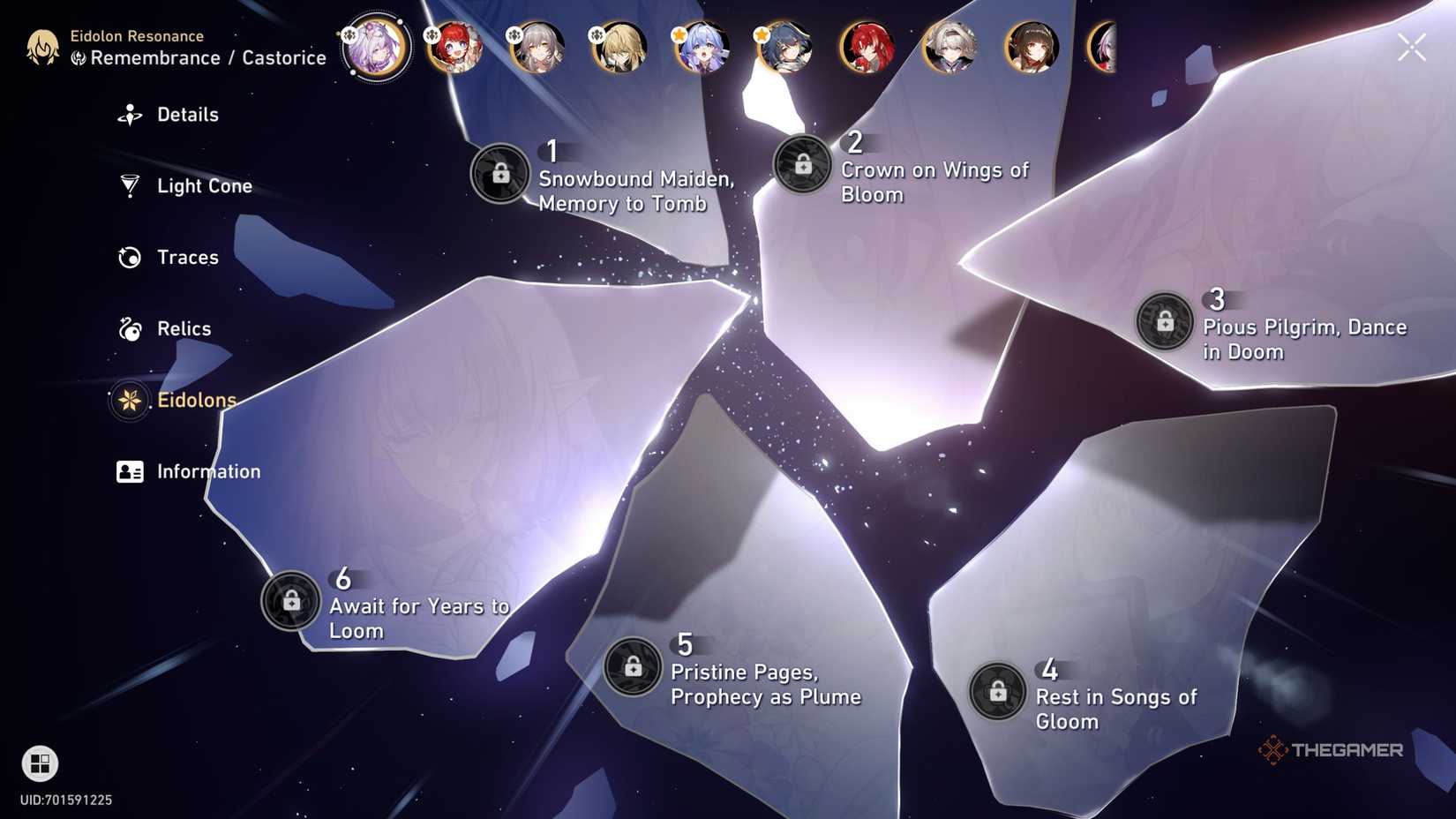Click the Eidolon Resonance emblem top left
The height and width of the screenshot is (819, 1456).
point(42,49)
